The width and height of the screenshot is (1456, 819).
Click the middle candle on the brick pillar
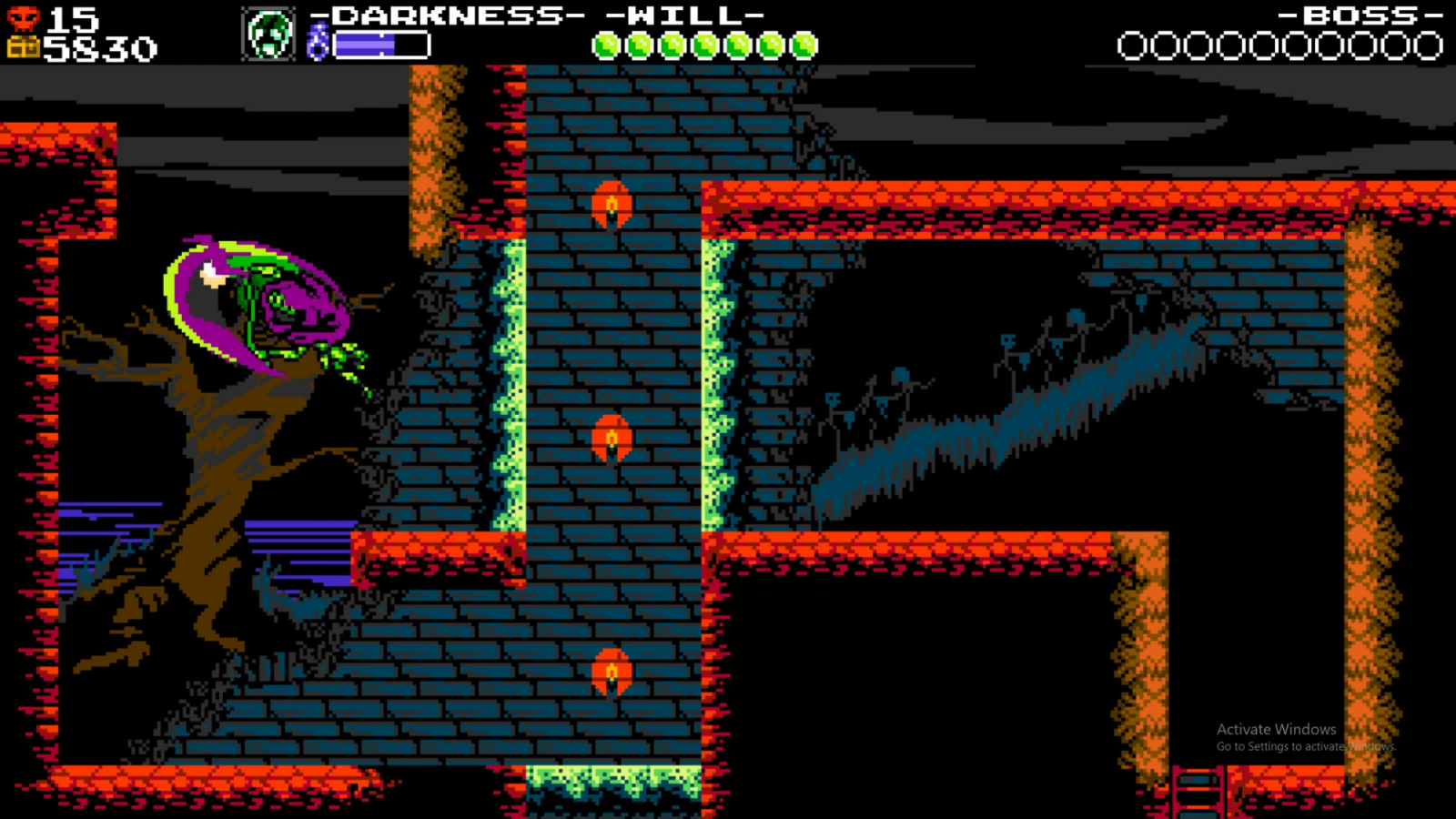point(611,438)
